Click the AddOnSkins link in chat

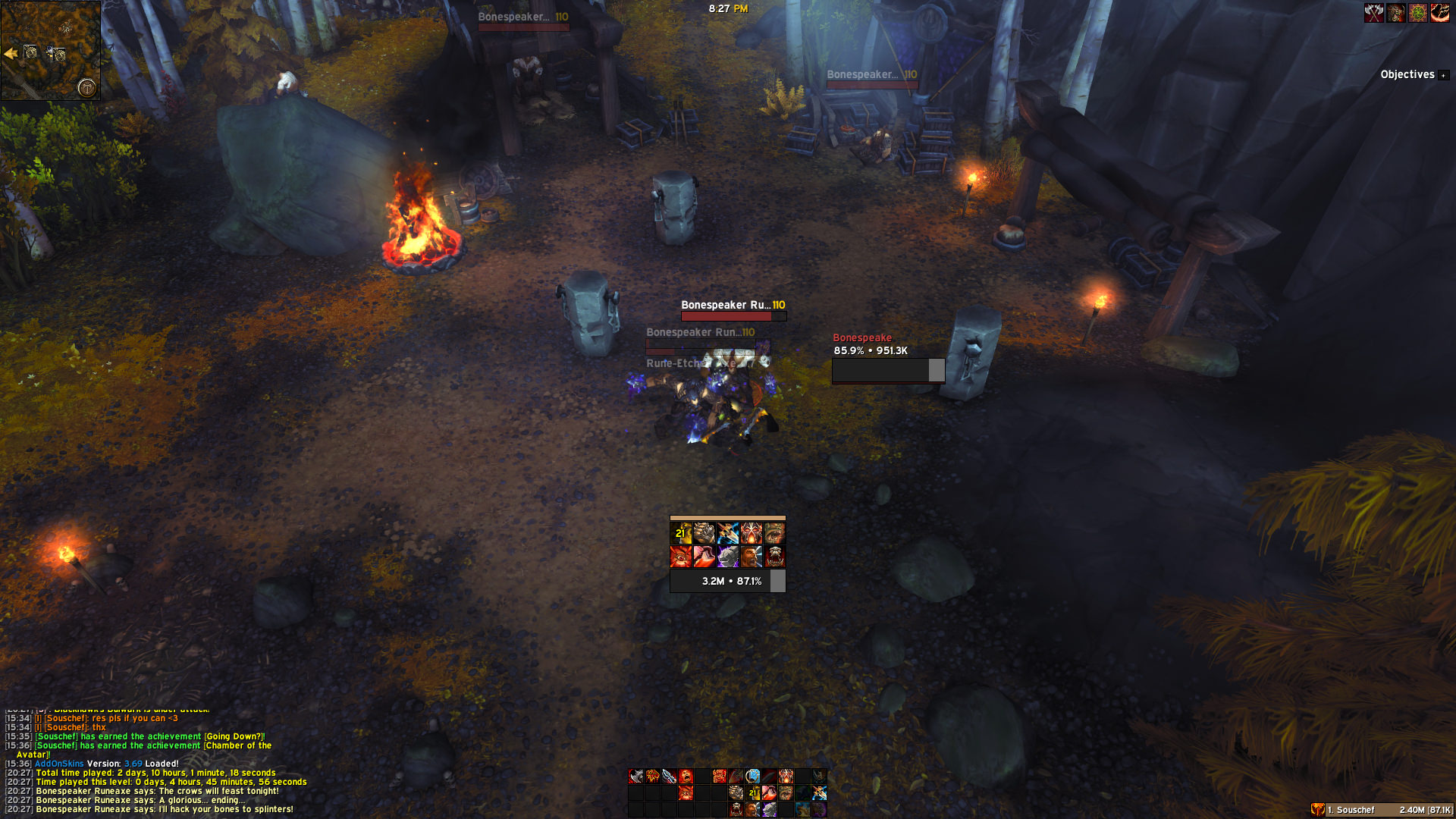point(59,764)
